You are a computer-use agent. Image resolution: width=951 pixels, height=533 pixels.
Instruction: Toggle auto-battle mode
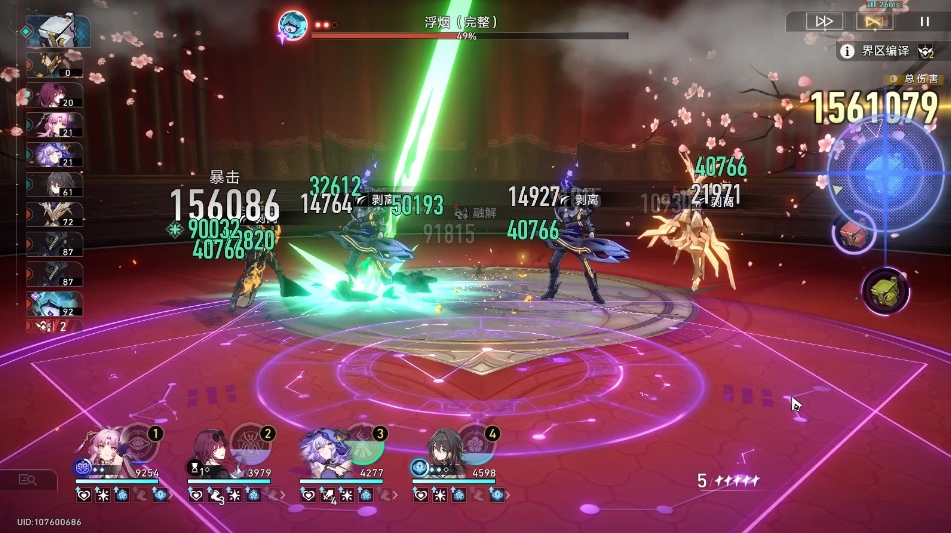(873, 21)
